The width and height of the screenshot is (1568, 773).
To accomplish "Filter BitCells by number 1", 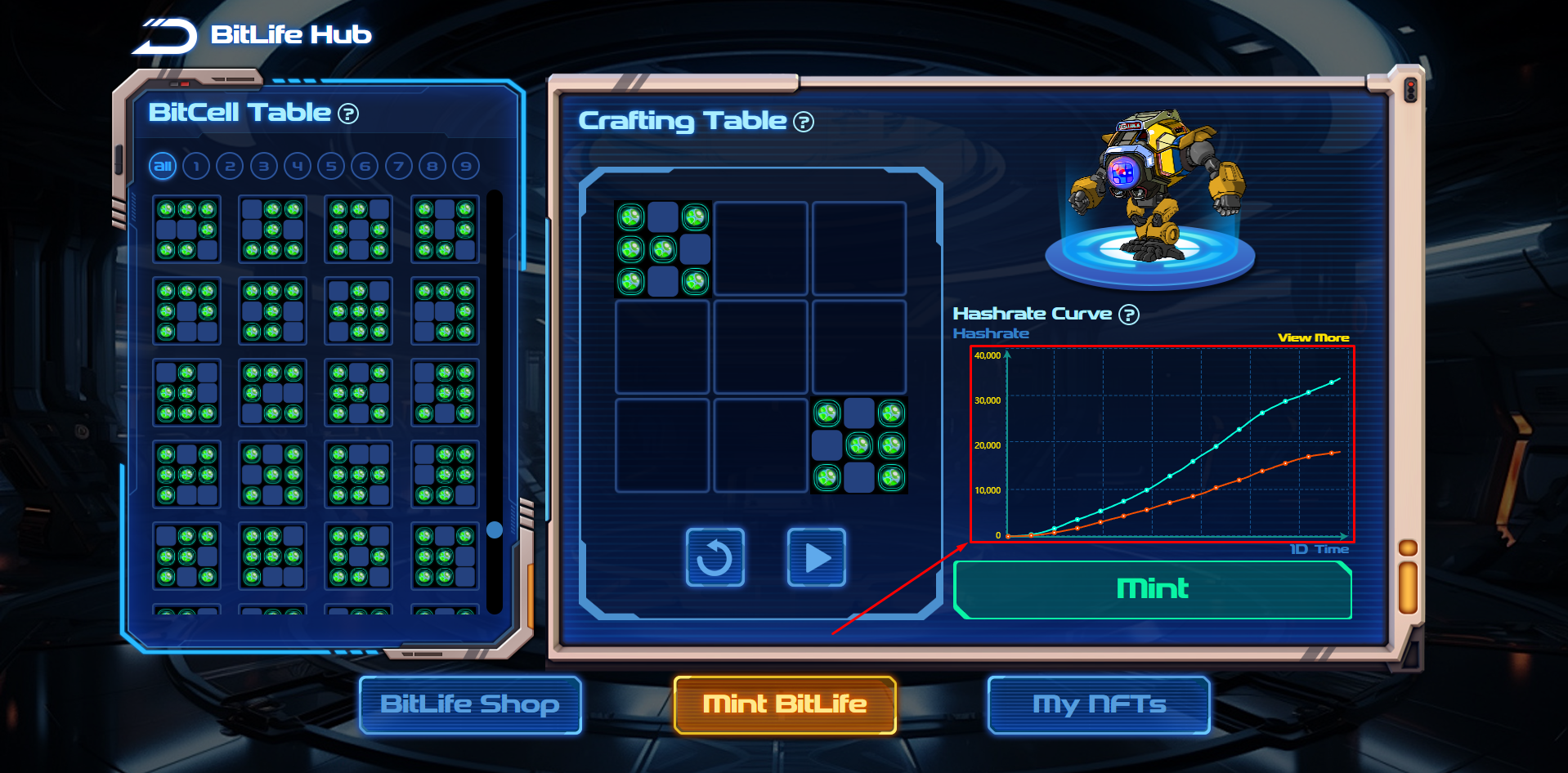I will pyautogui.click(x=196, y=167).
